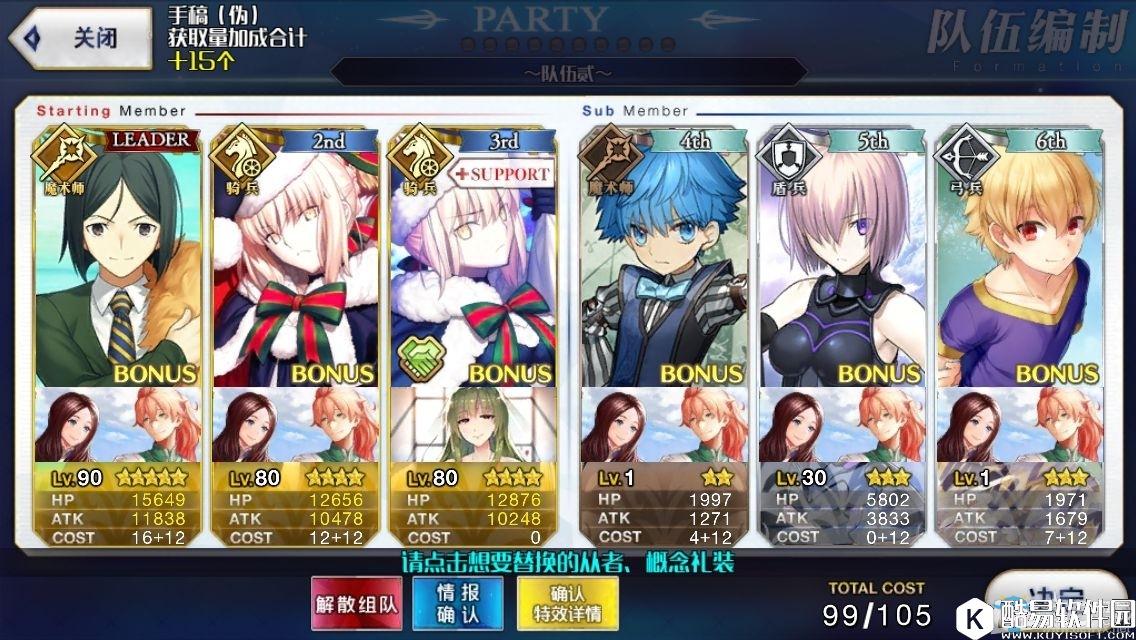Change the leader's craft essence
The image size is (1136, 640).
coord(118,427)
